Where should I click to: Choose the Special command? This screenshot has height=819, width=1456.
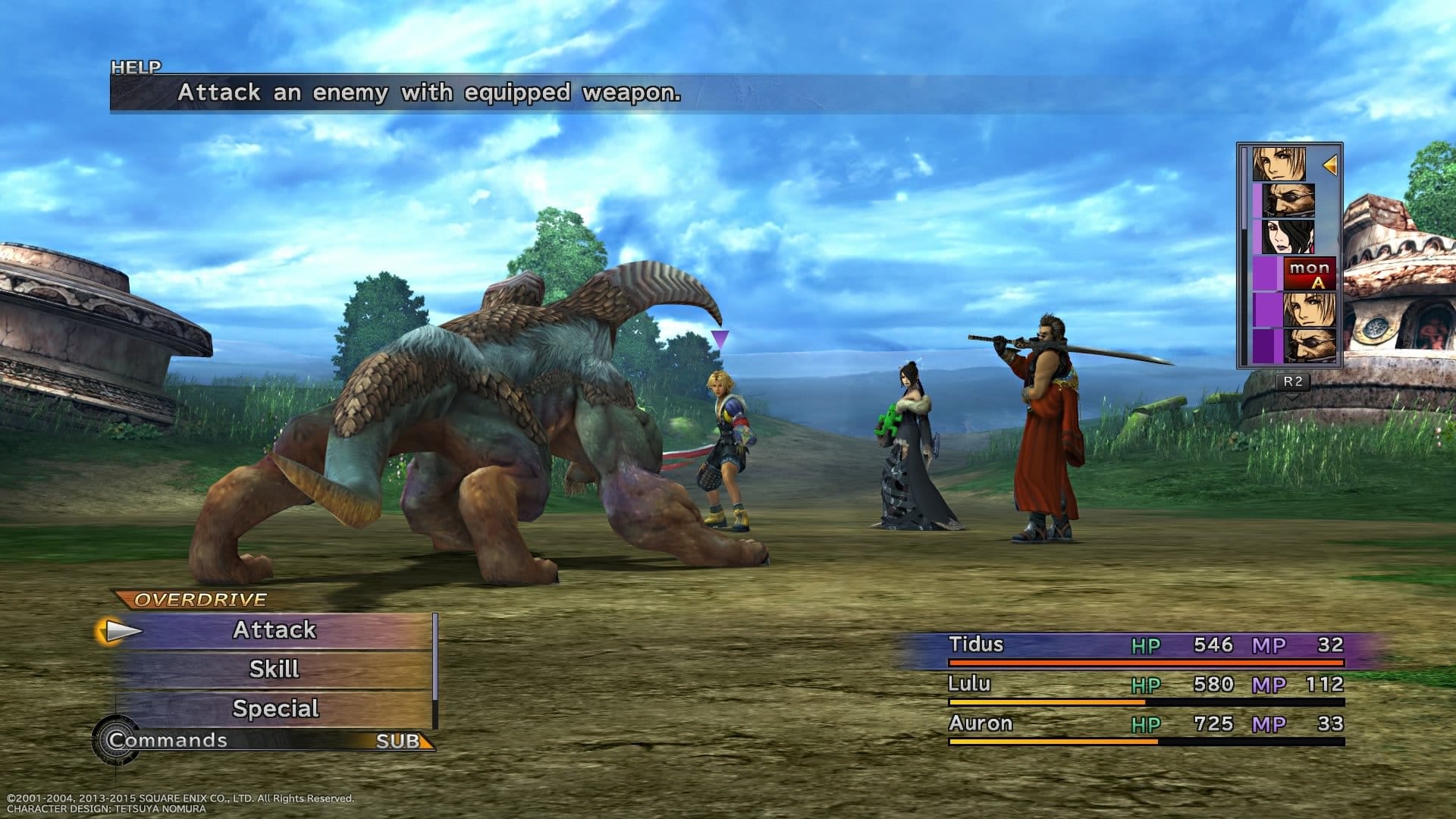275,709
